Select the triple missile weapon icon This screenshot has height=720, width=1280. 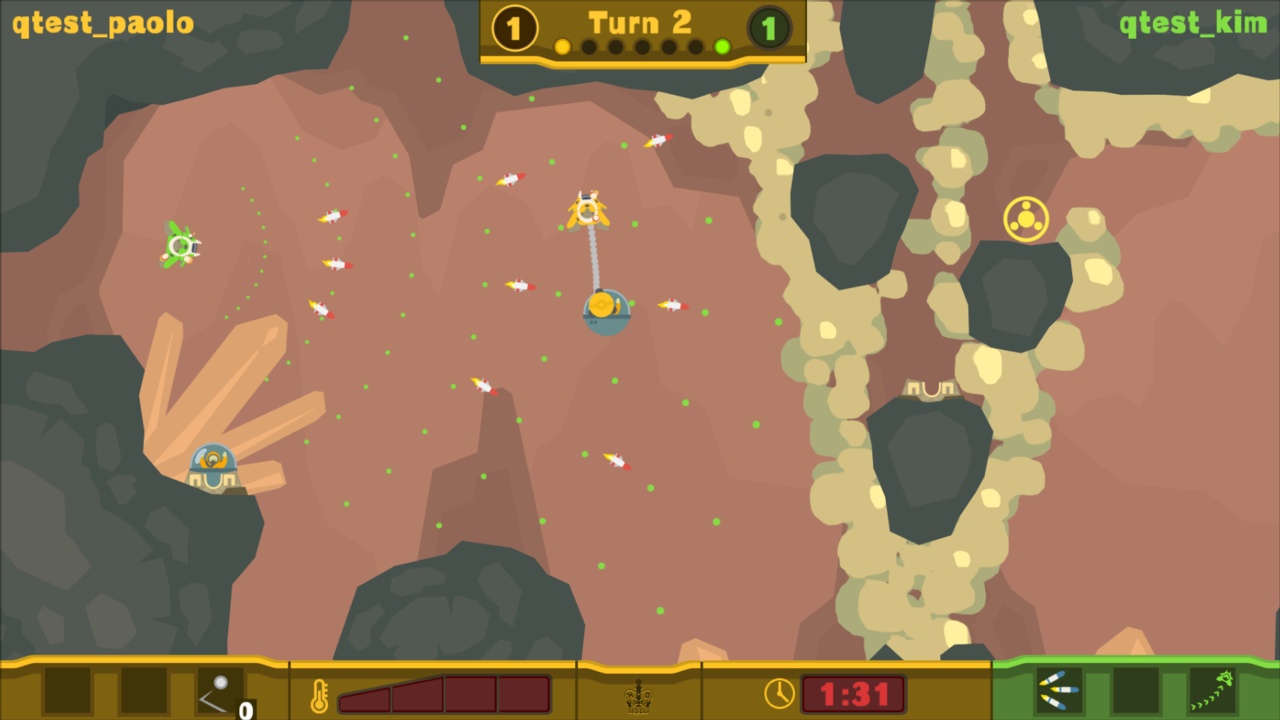pos(1057,691)
